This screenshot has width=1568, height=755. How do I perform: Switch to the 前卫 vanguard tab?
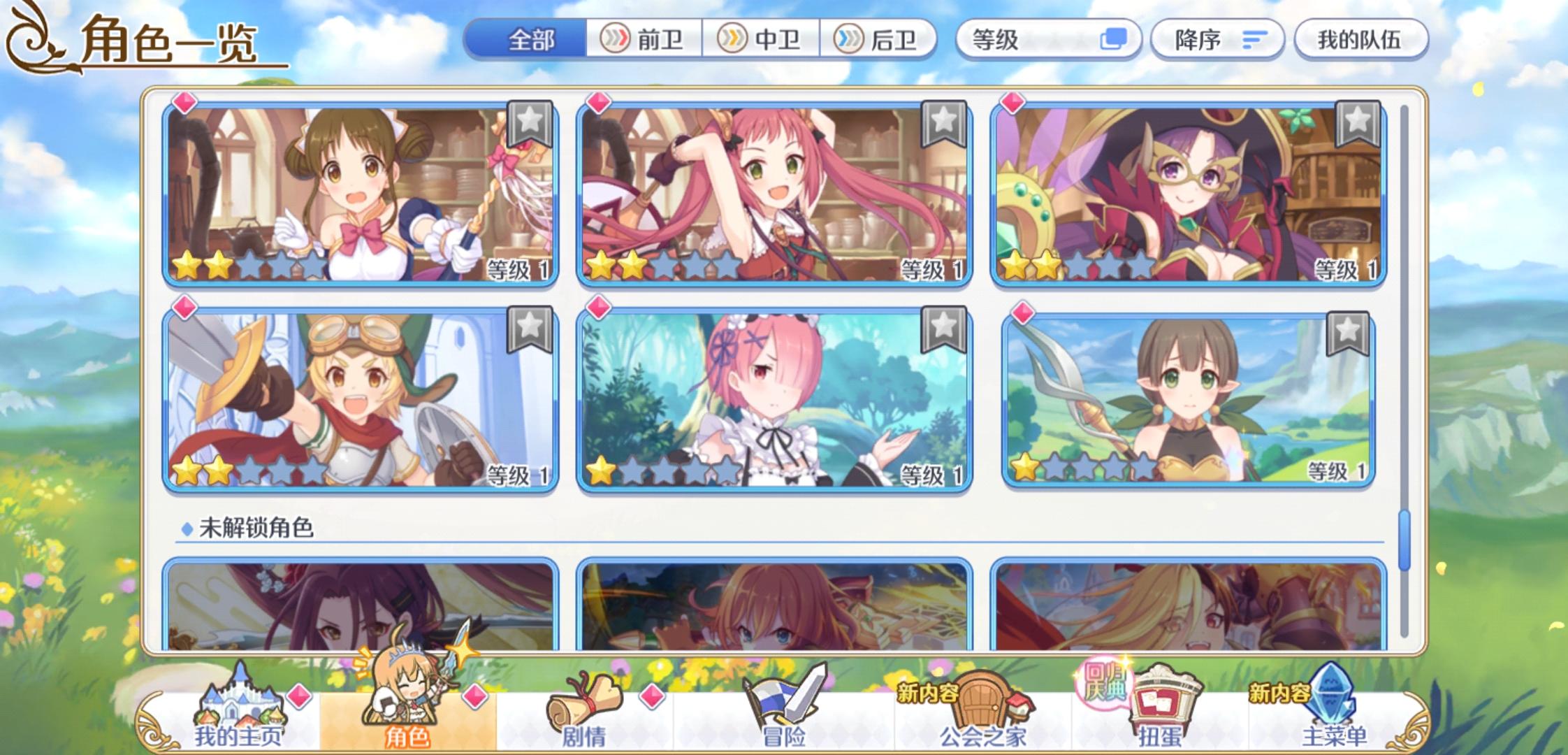641,40
